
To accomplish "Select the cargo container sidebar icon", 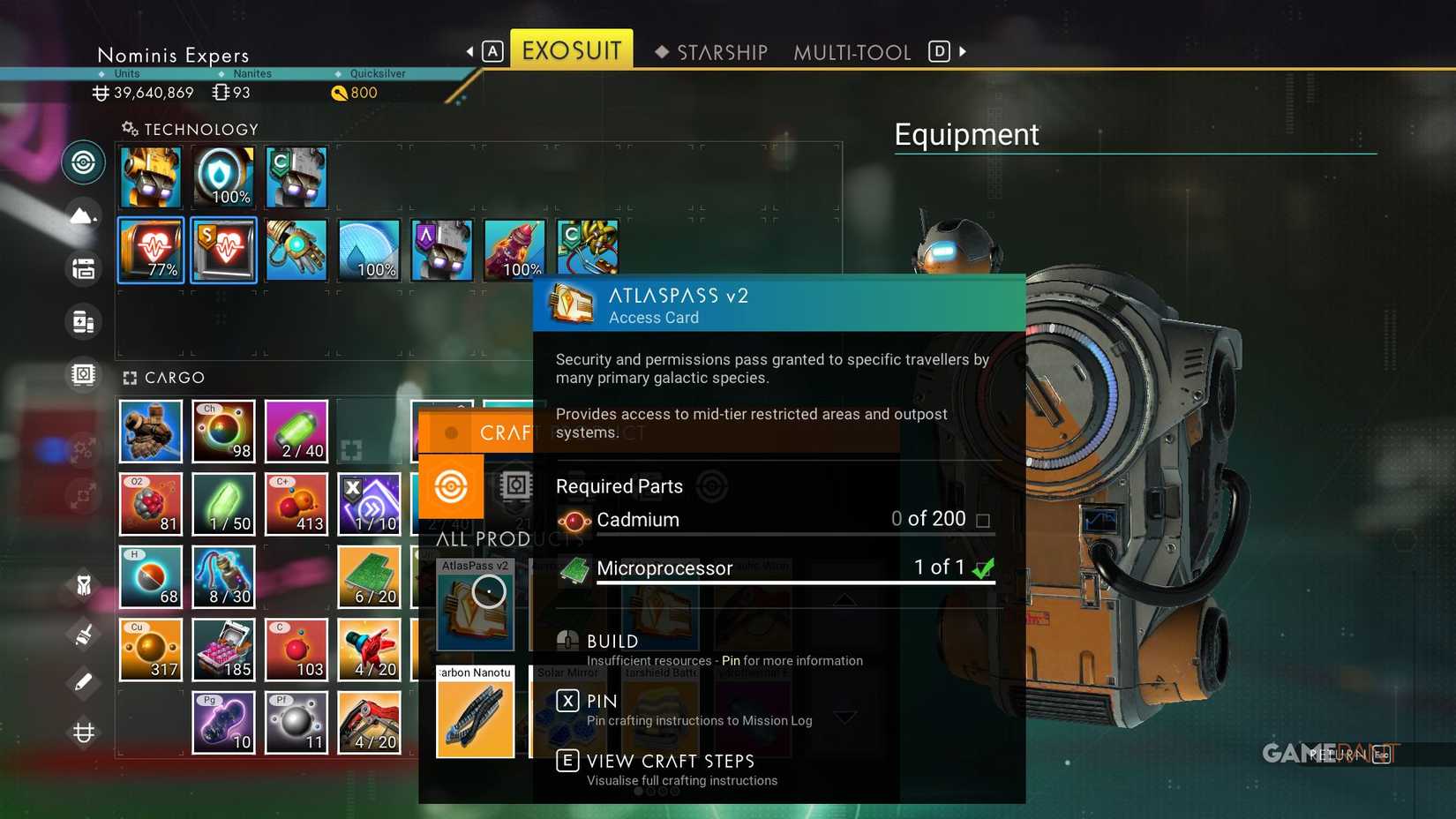I will pyautogui.click(x=83, y=268).
